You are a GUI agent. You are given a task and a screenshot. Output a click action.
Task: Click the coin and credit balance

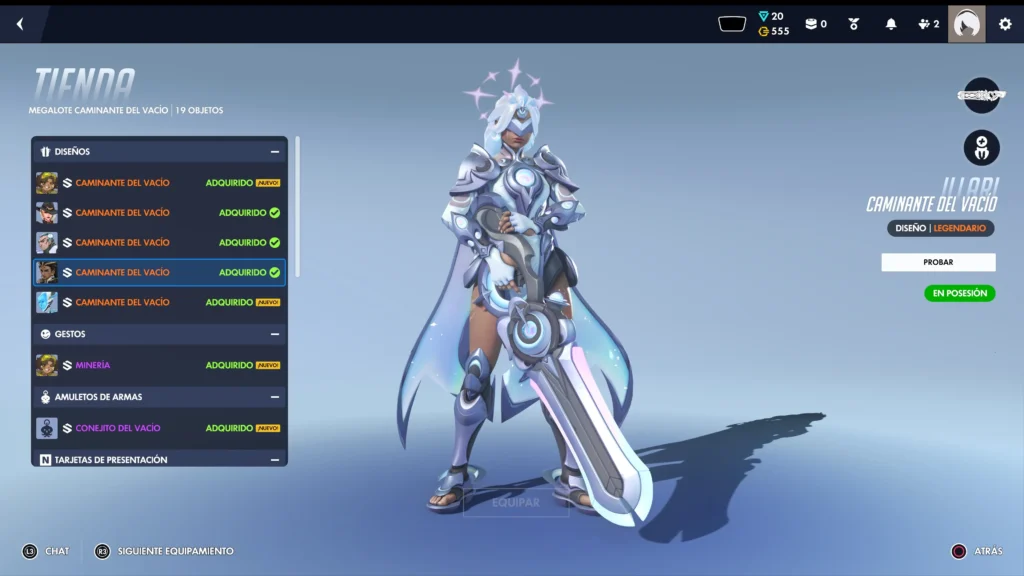point(773,24)
